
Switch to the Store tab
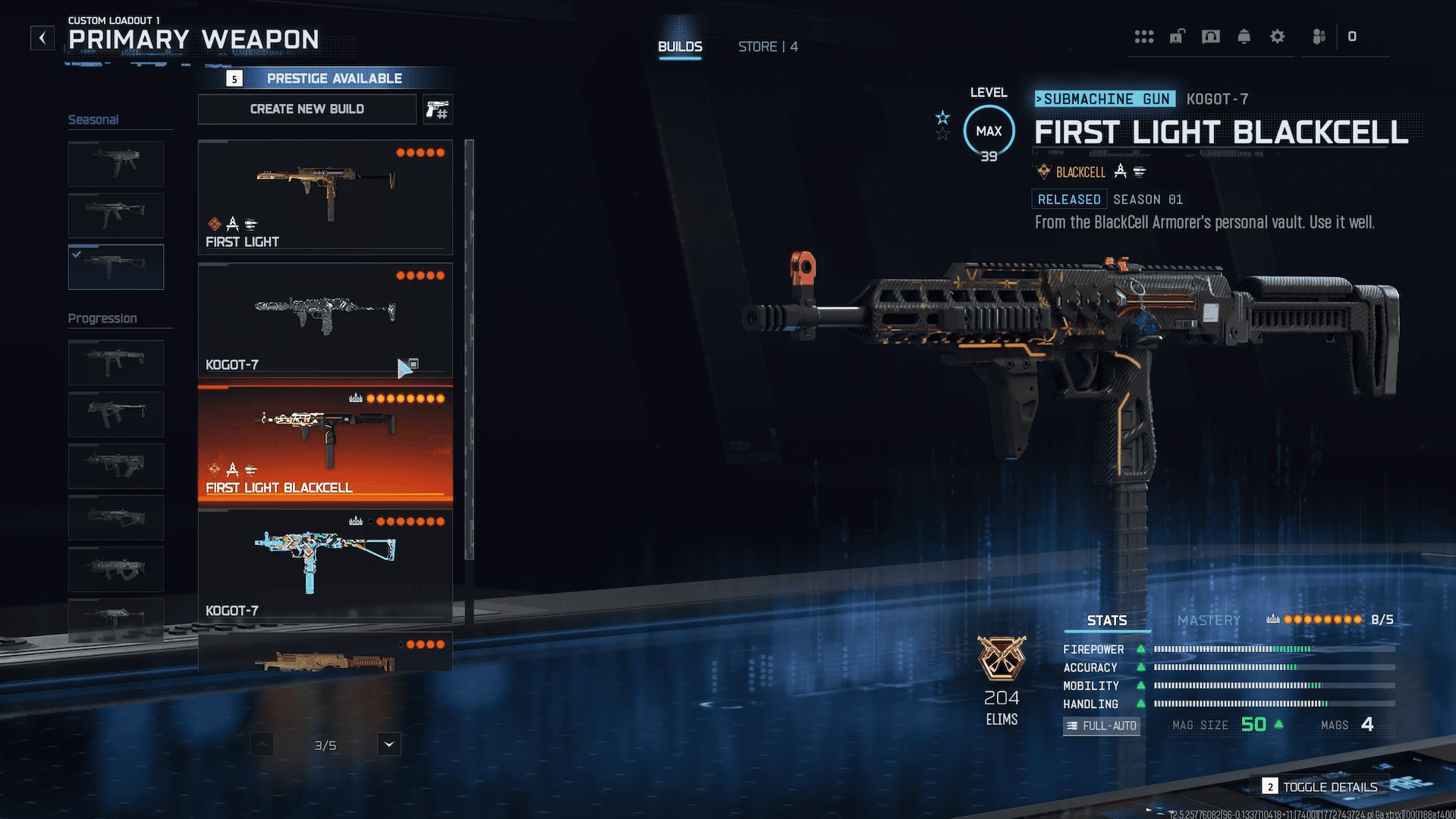[x=767, y=47]
